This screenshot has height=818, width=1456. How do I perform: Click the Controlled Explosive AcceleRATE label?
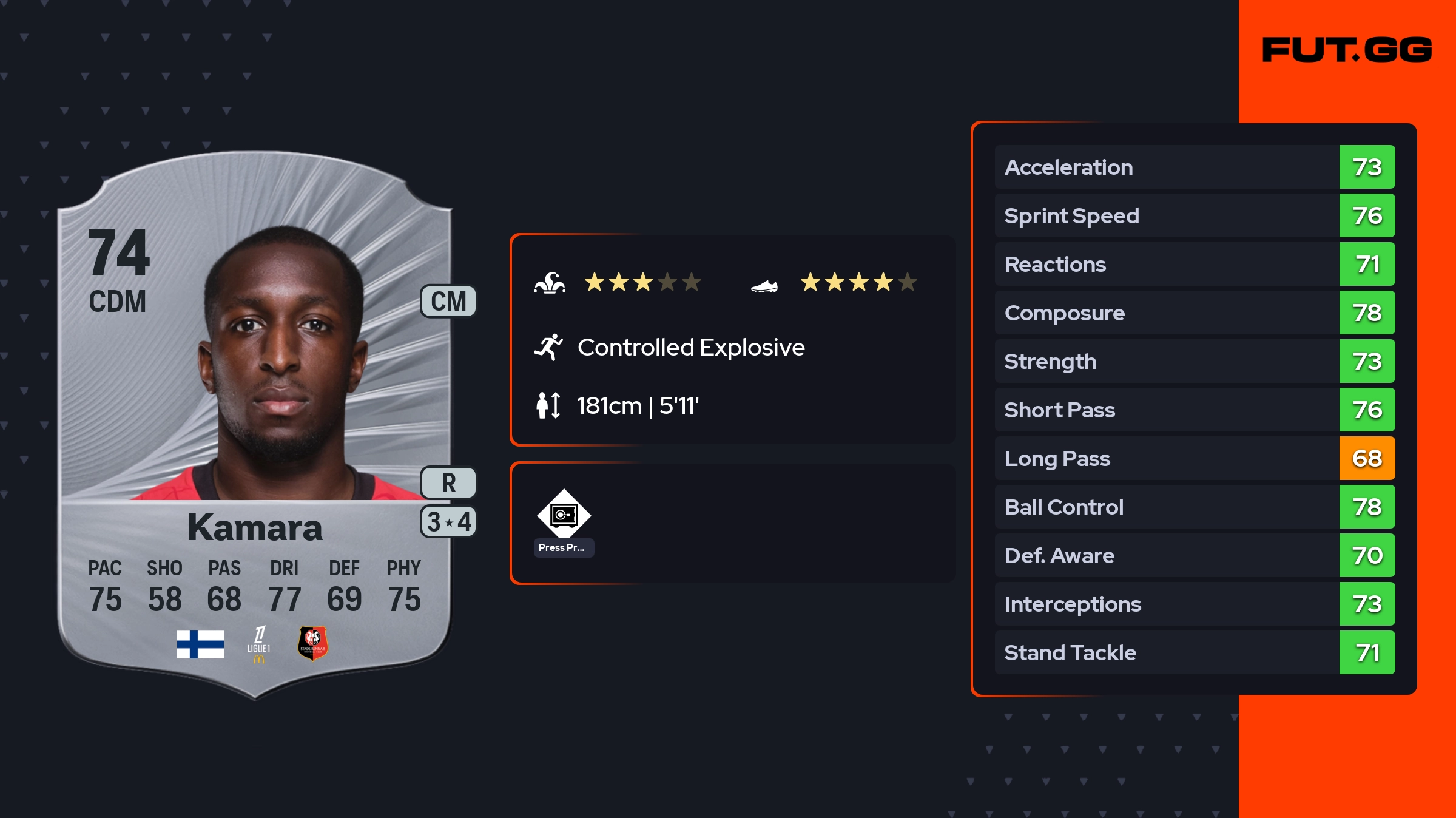click(x=690, y=348)
